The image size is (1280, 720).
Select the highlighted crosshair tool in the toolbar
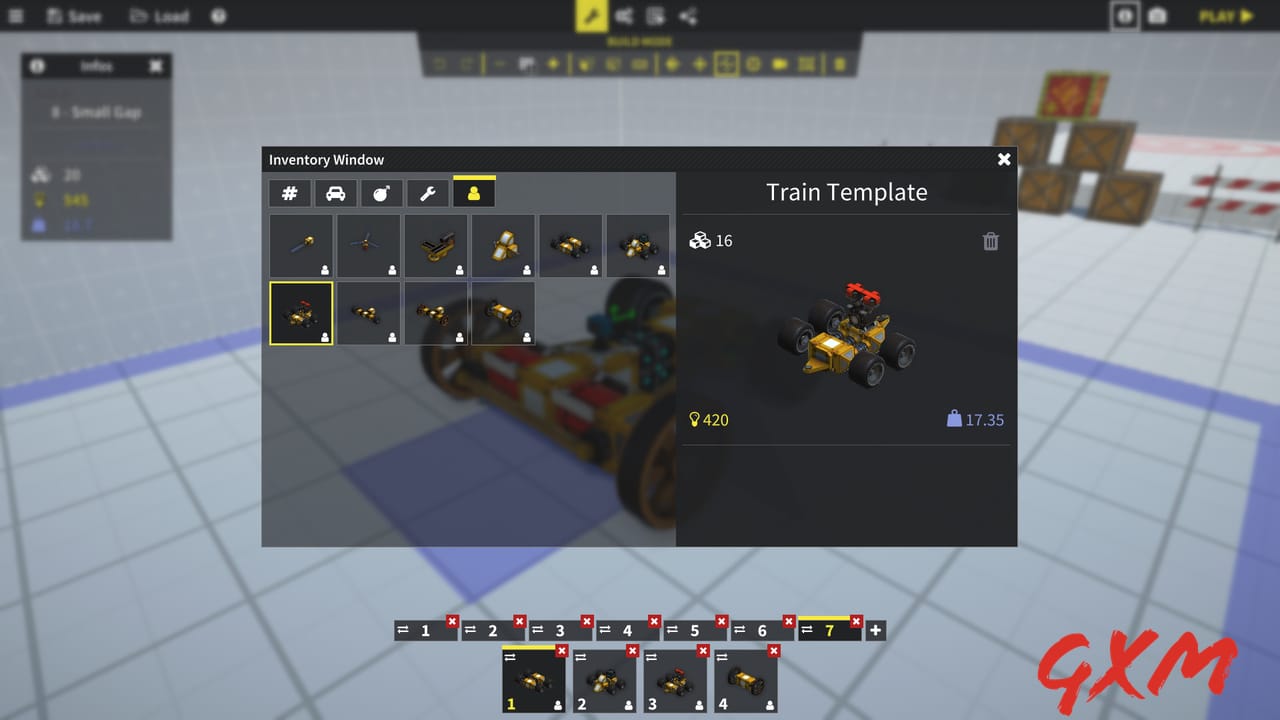726,64
